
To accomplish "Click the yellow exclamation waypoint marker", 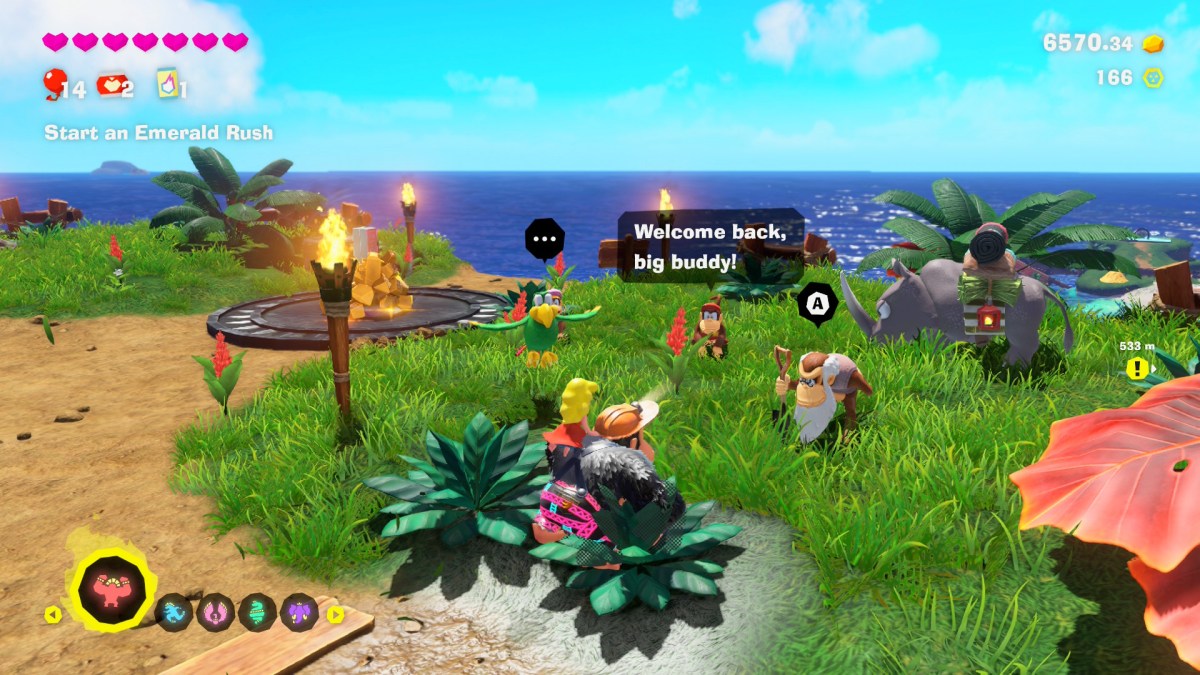I will pyautogui.click(x=1136, y=368).
